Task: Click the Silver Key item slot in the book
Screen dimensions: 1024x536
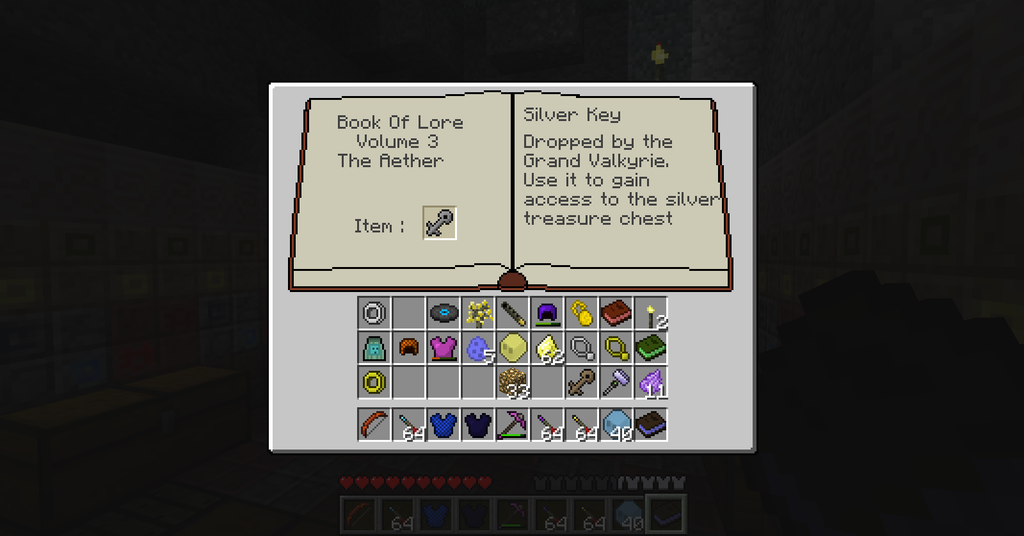Action: click(439, 223)
